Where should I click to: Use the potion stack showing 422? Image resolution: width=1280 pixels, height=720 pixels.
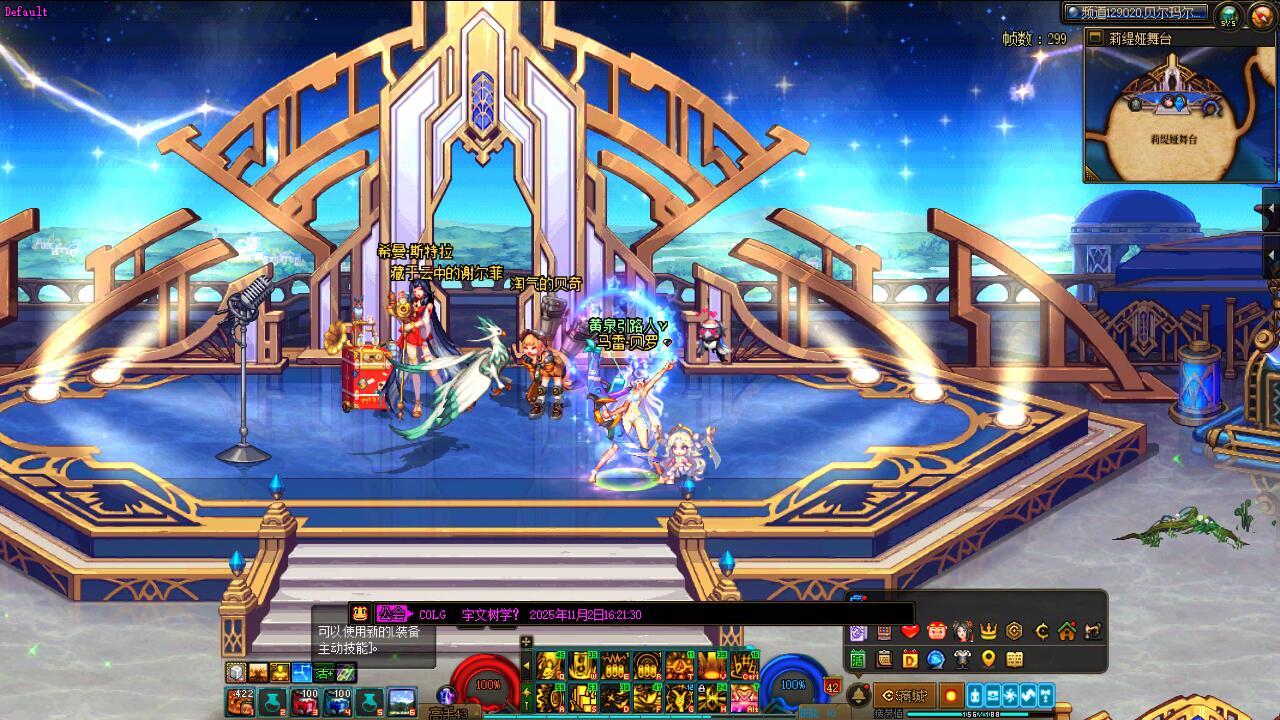[241, 702]
